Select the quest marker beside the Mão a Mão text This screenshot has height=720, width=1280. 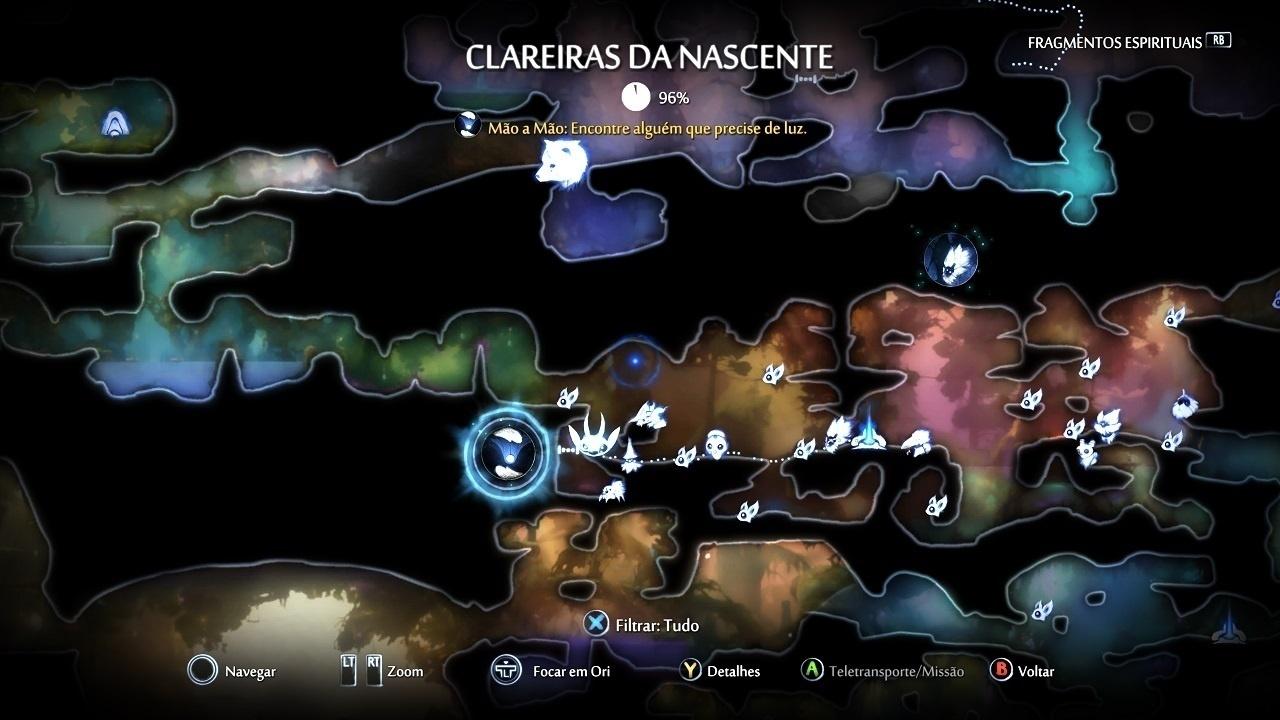coord(466,125)
